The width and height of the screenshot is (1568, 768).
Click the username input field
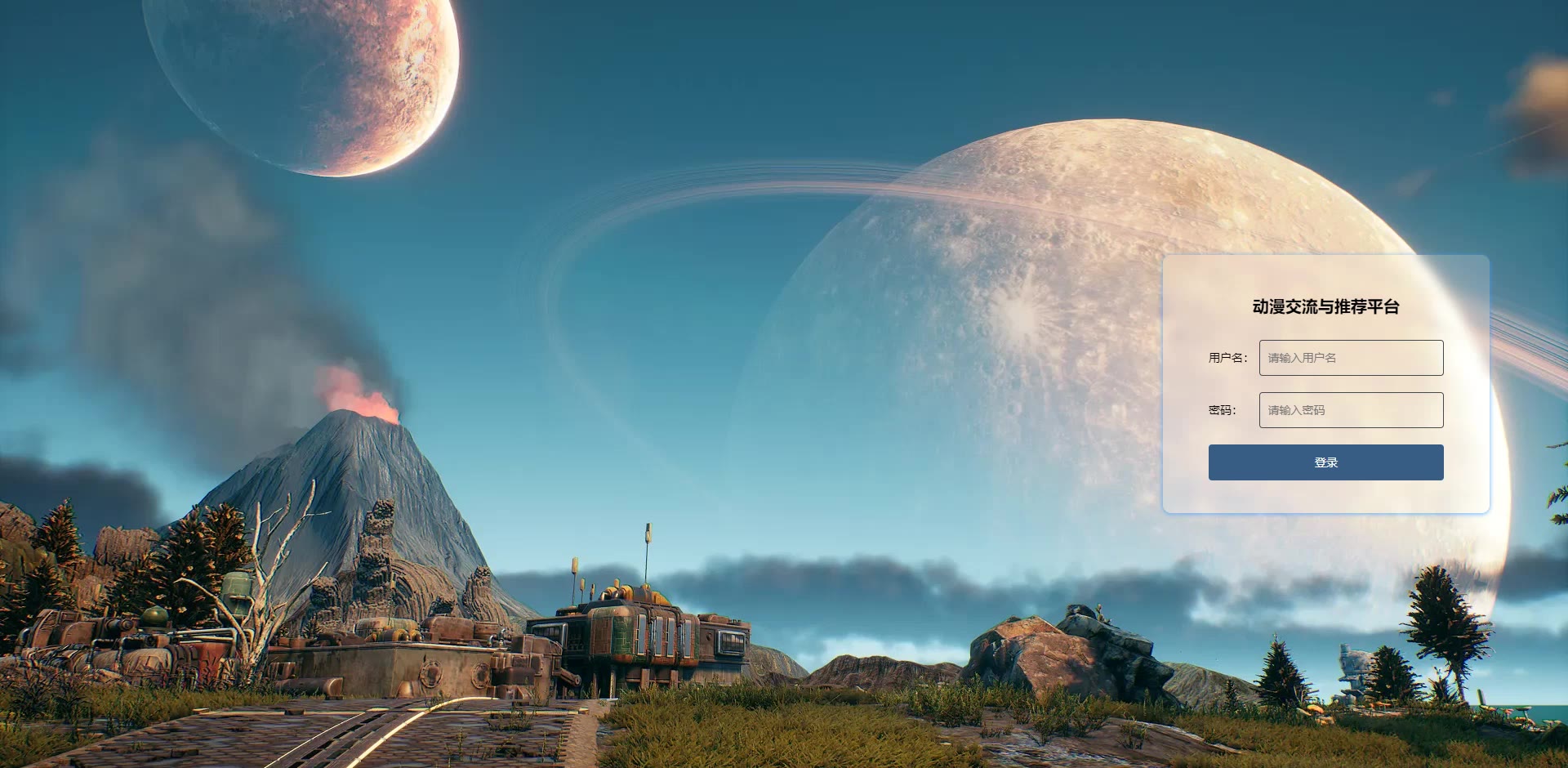click(1351, 358)
